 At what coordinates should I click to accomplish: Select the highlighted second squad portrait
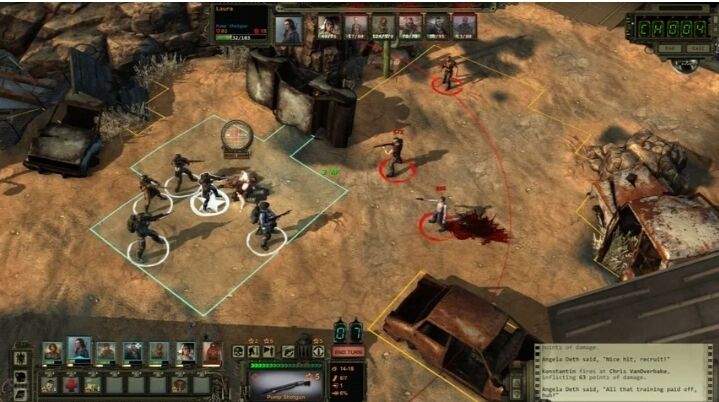(79, 351)
